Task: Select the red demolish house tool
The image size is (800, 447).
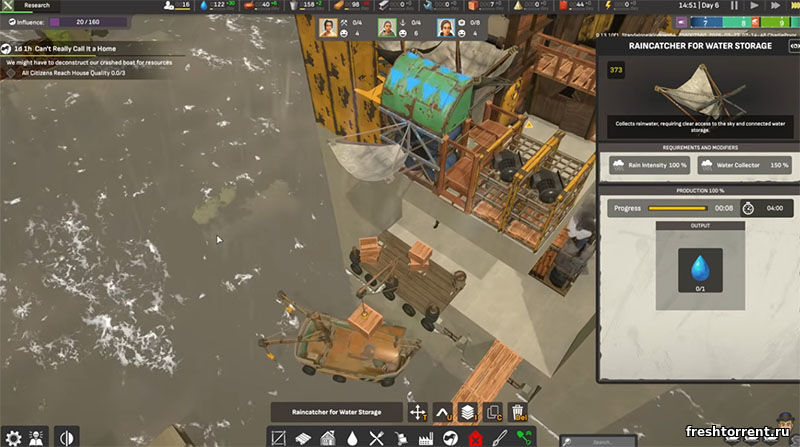Action: (475, 437)
